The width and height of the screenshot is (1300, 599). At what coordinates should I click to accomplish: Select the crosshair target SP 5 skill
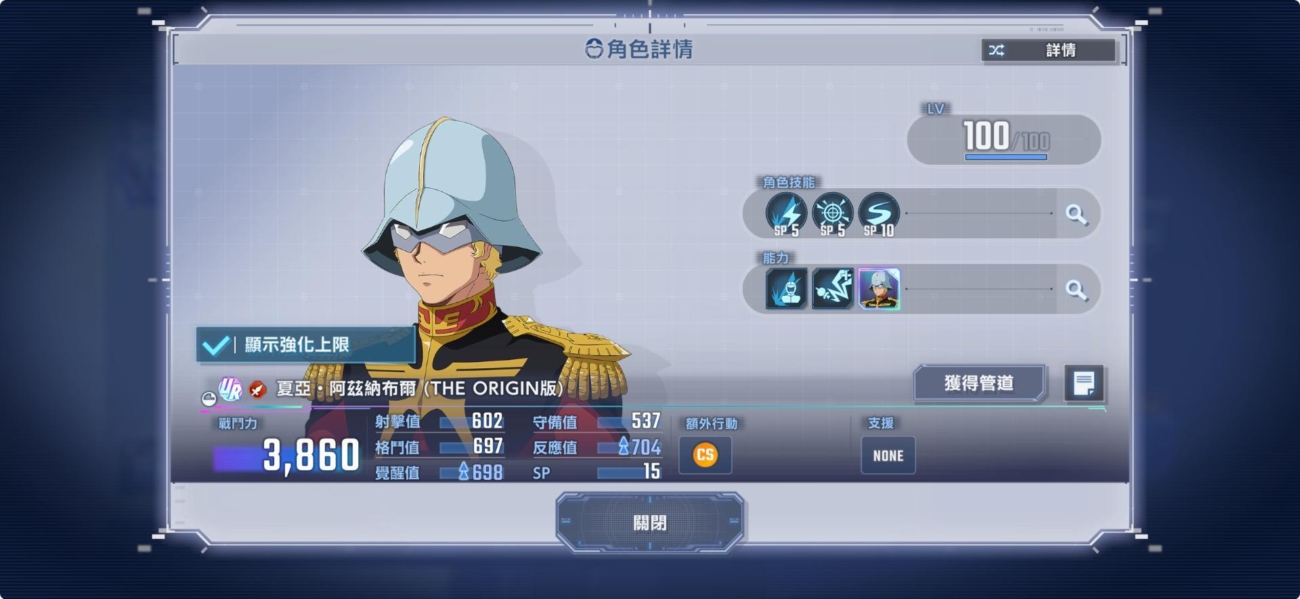click(x=832, y=213)
